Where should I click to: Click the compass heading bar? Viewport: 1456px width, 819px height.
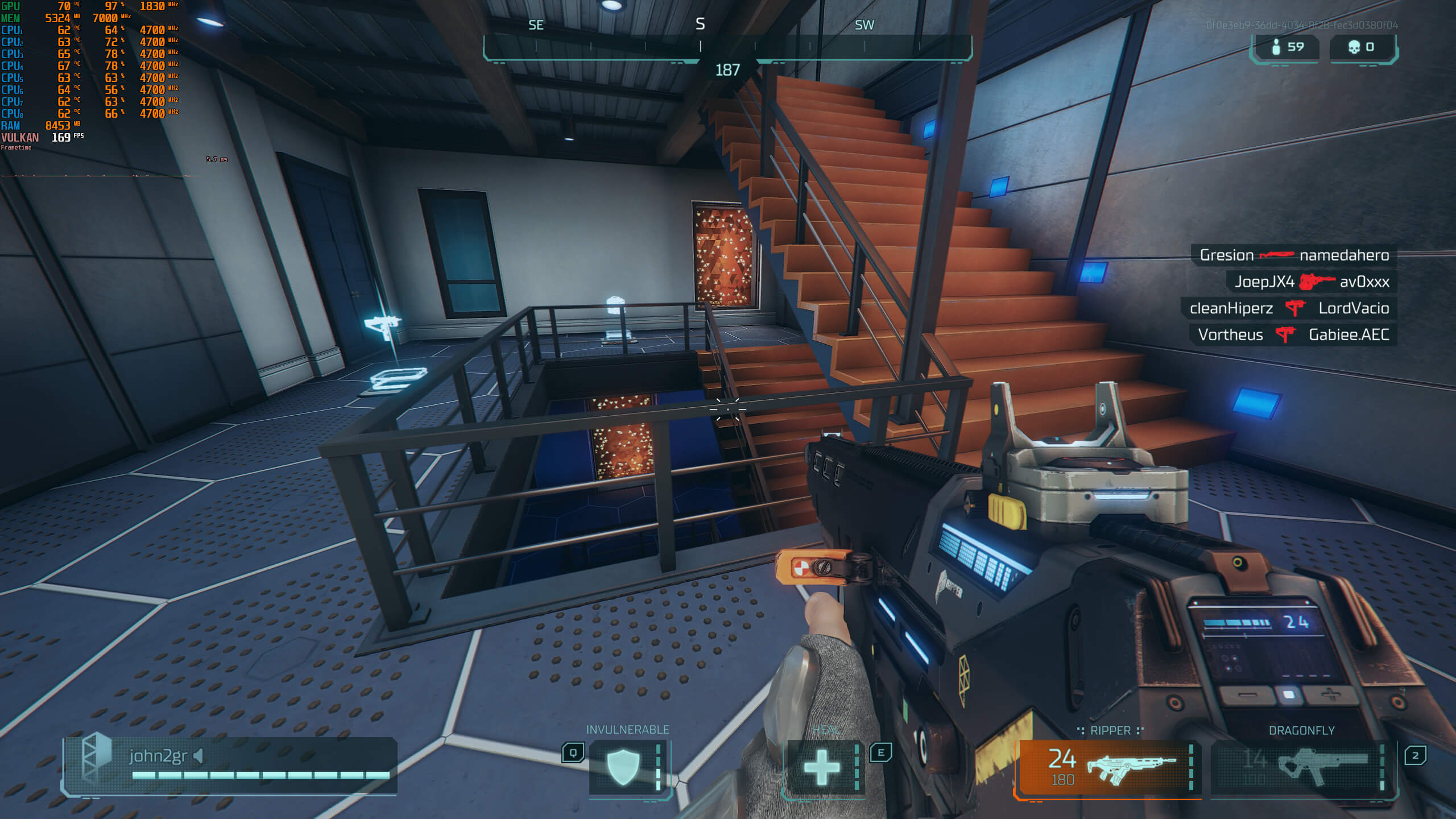point(727,47)
